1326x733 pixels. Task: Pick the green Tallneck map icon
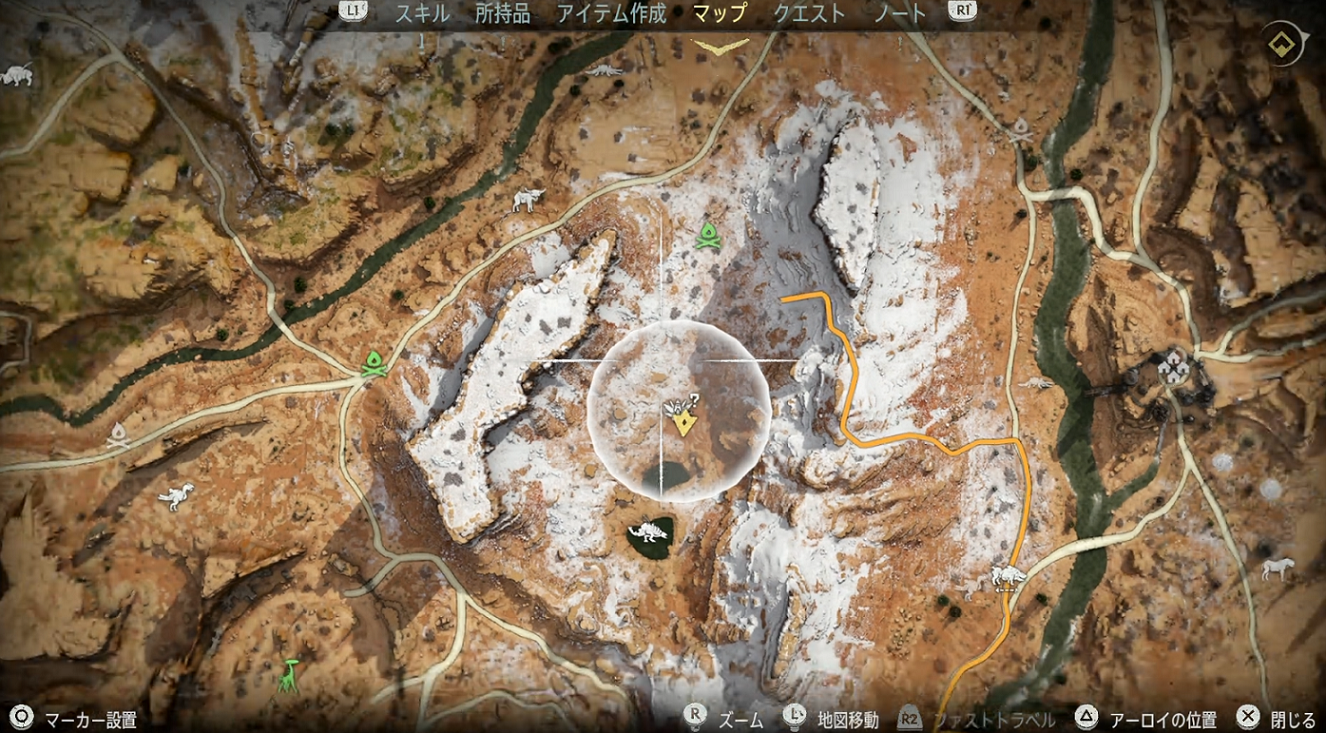click(x=290, y=677)
